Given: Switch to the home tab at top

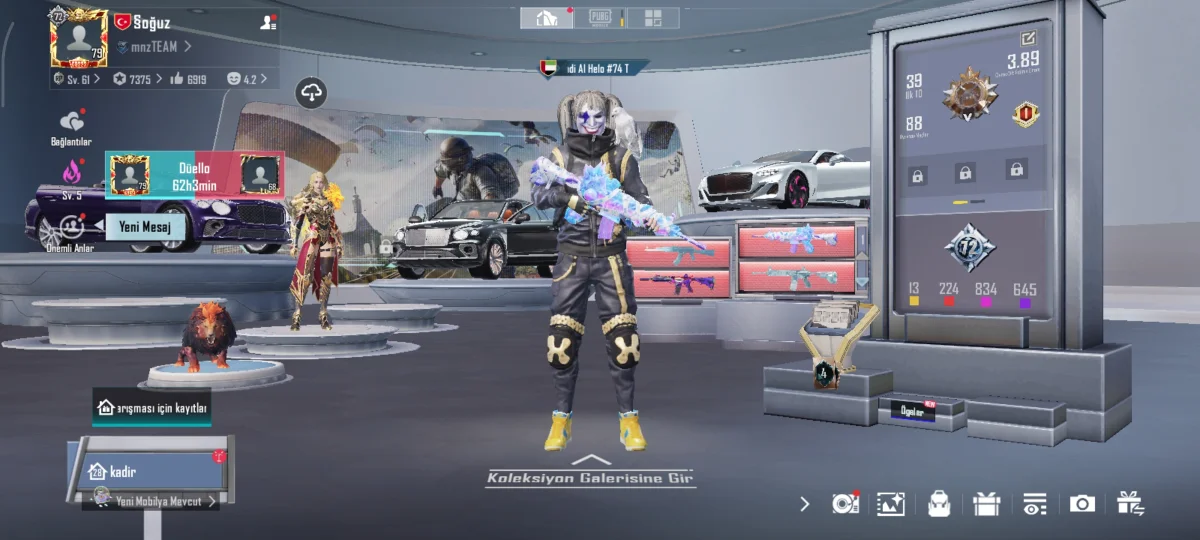Looking at the screenshot, I should [546, 18].
